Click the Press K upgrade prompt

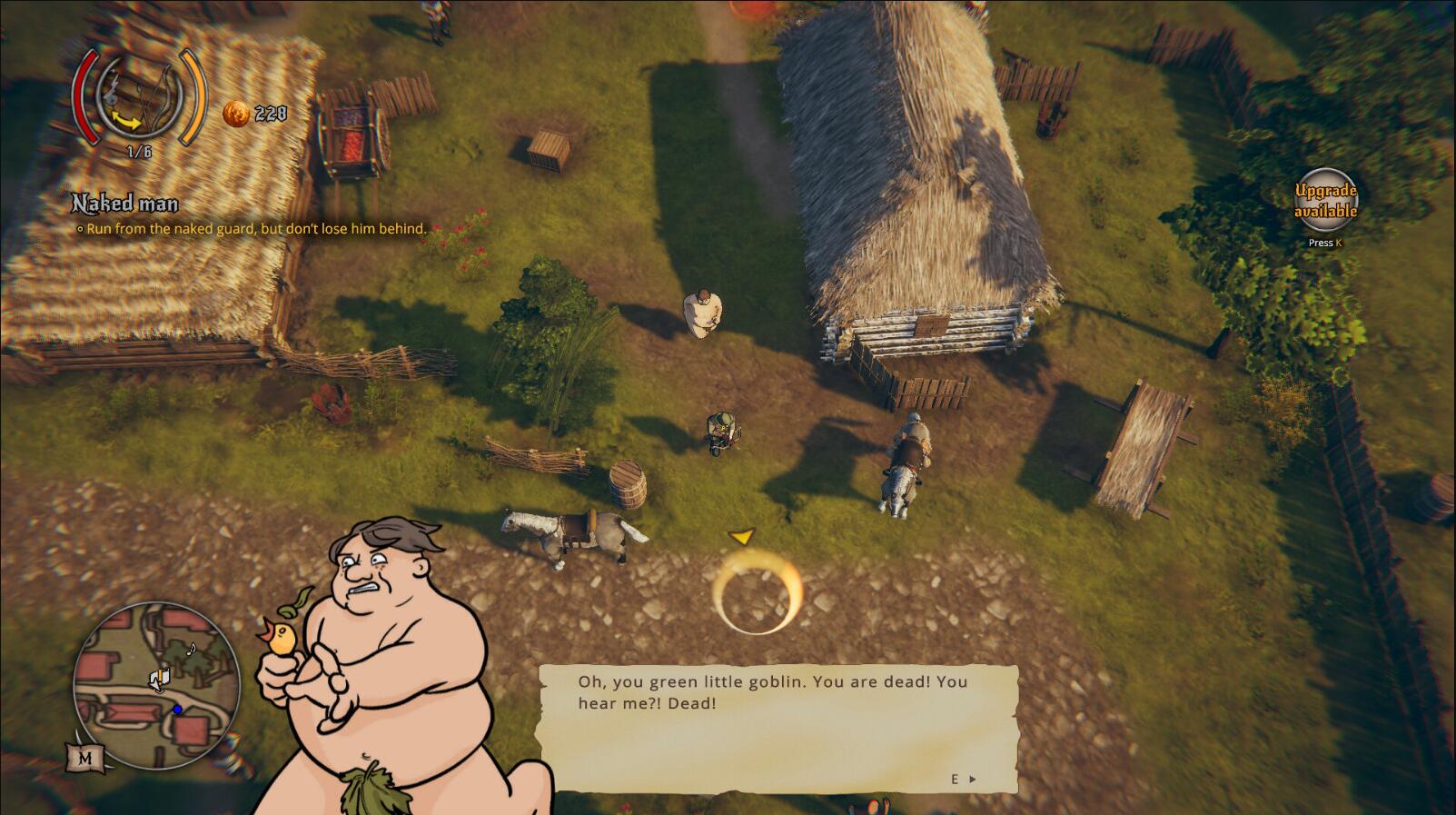(x=1325, y=243)
